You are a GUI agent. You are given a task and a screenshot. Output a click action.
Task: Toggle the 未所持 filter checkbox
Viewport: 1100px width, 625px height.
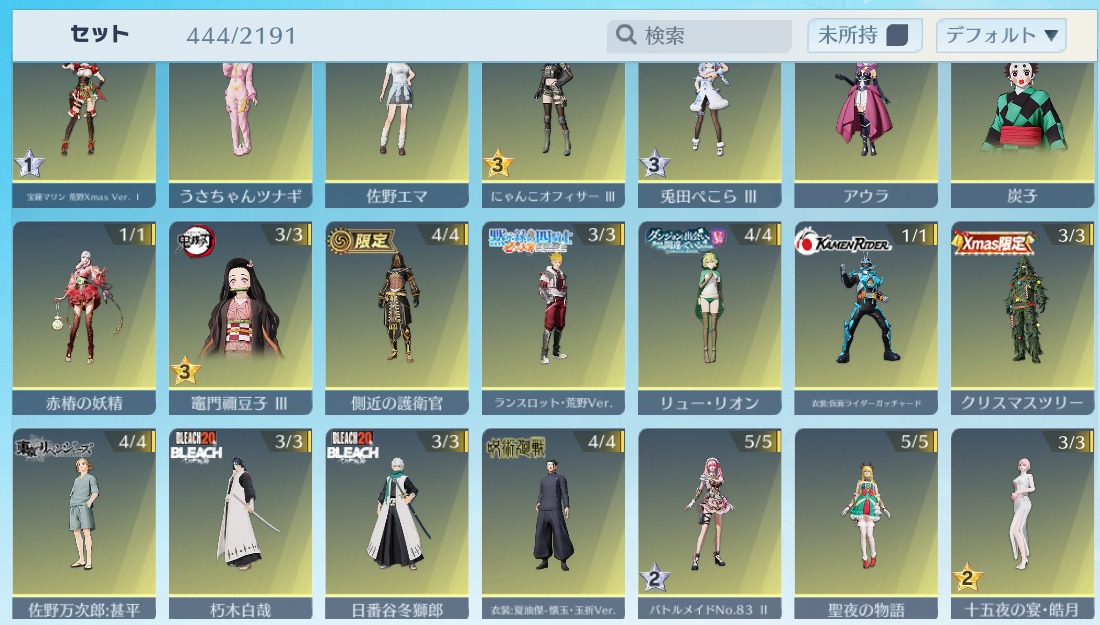pos(897,36)
